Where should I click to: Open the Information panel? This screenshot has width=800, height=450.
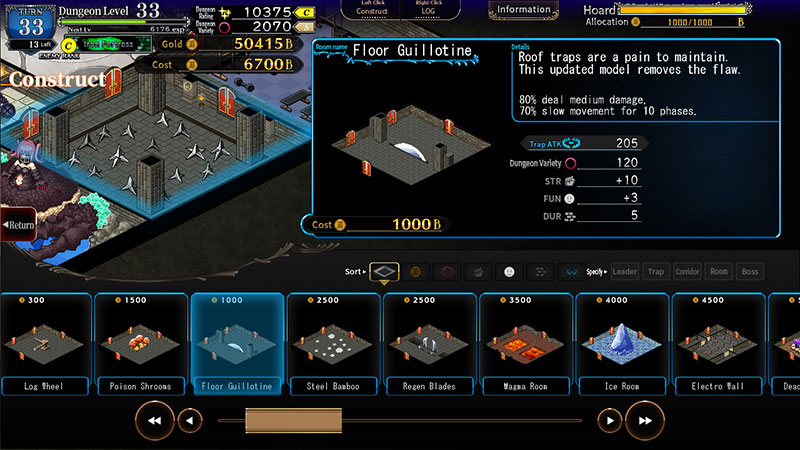click(x=523, y=10)
